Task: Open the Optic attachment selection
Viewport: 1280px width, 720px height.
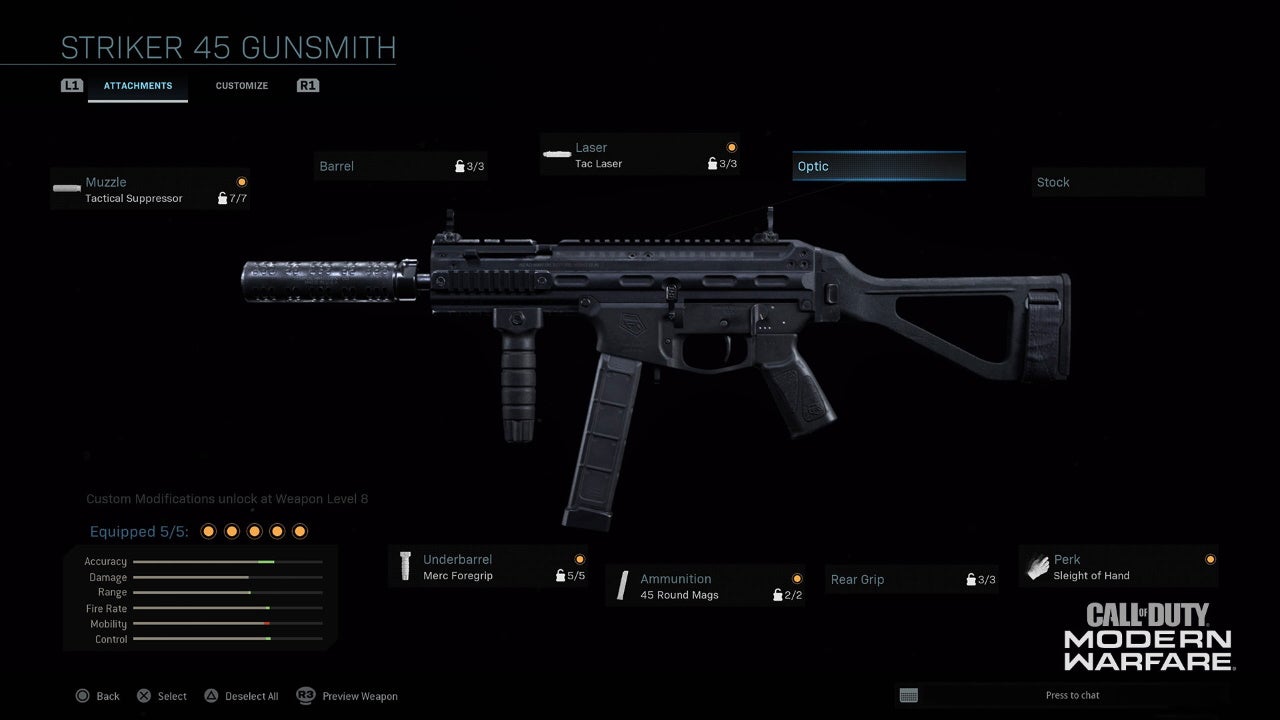Action: point(878,166)
